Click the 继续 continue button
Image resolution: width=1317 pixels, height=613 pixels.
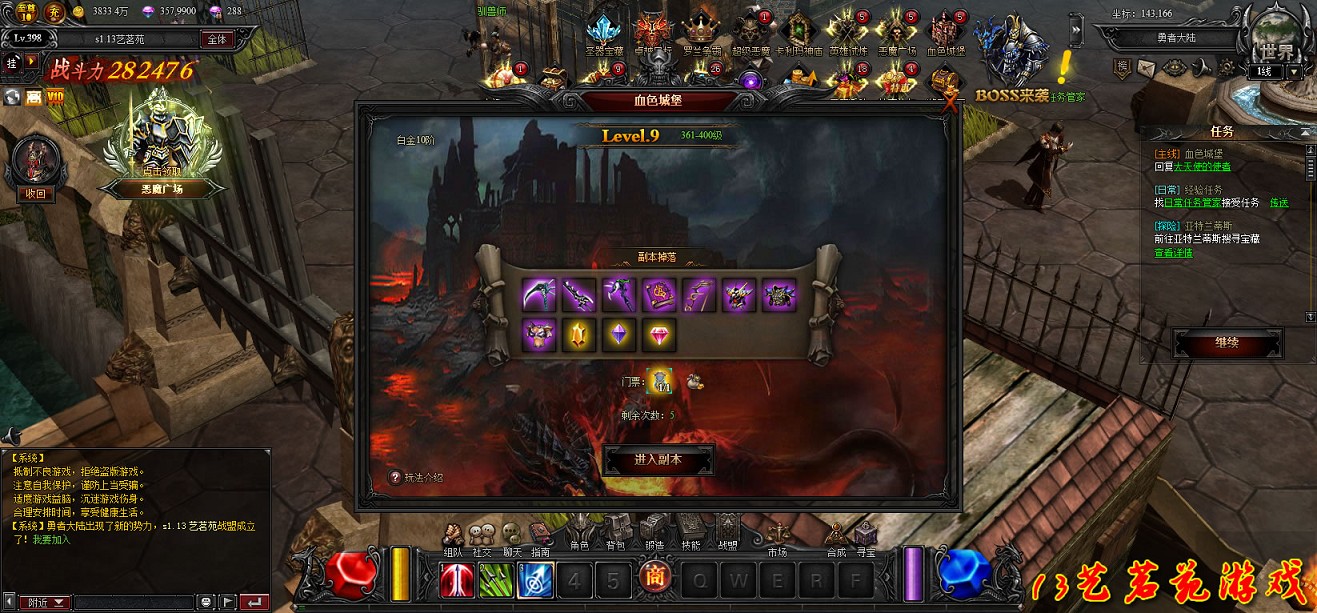pyautogui.click(x=1227, y=343)
